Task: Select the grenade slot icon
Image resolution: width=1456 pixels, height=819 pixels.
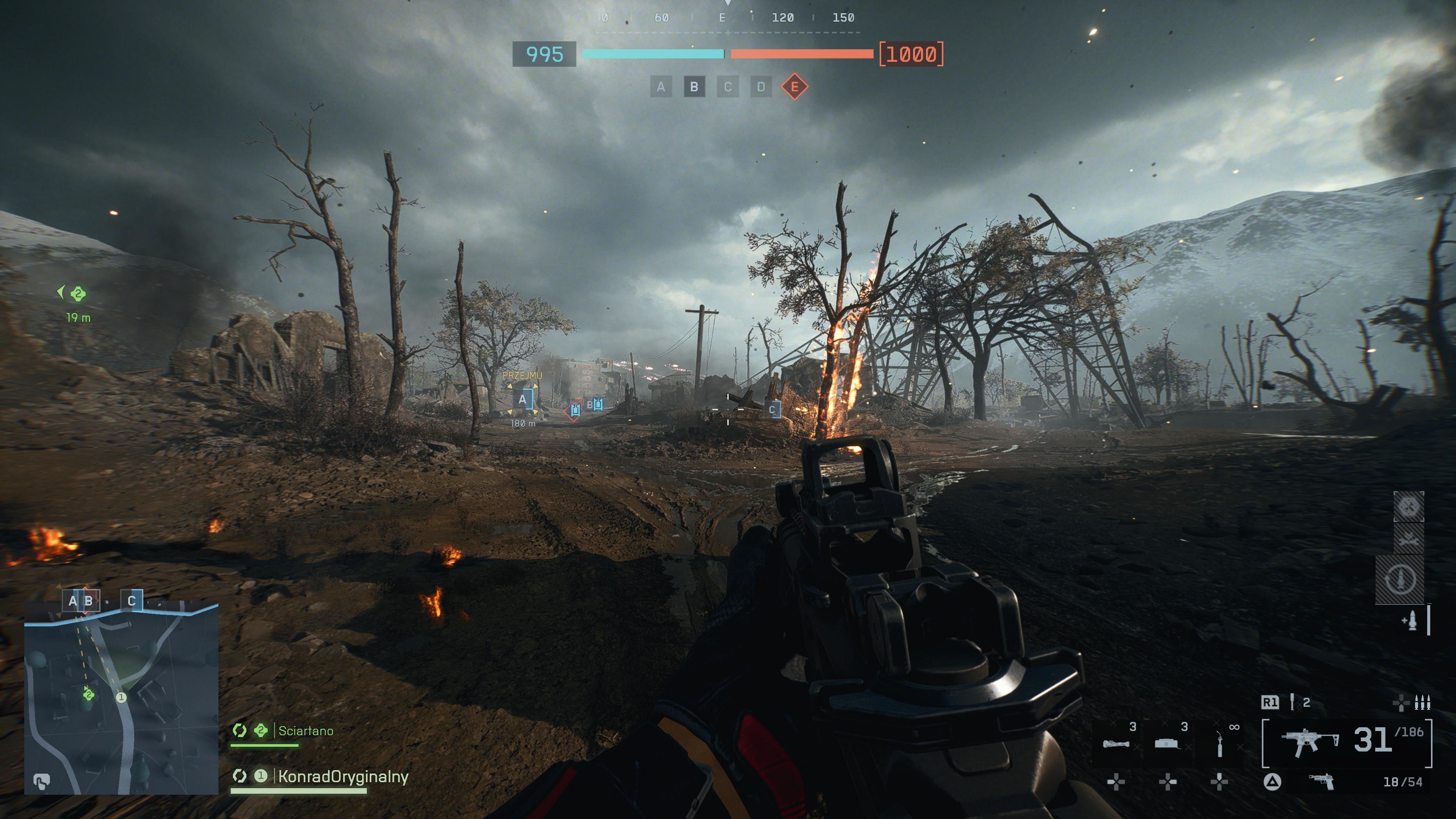Action: 1292,702
